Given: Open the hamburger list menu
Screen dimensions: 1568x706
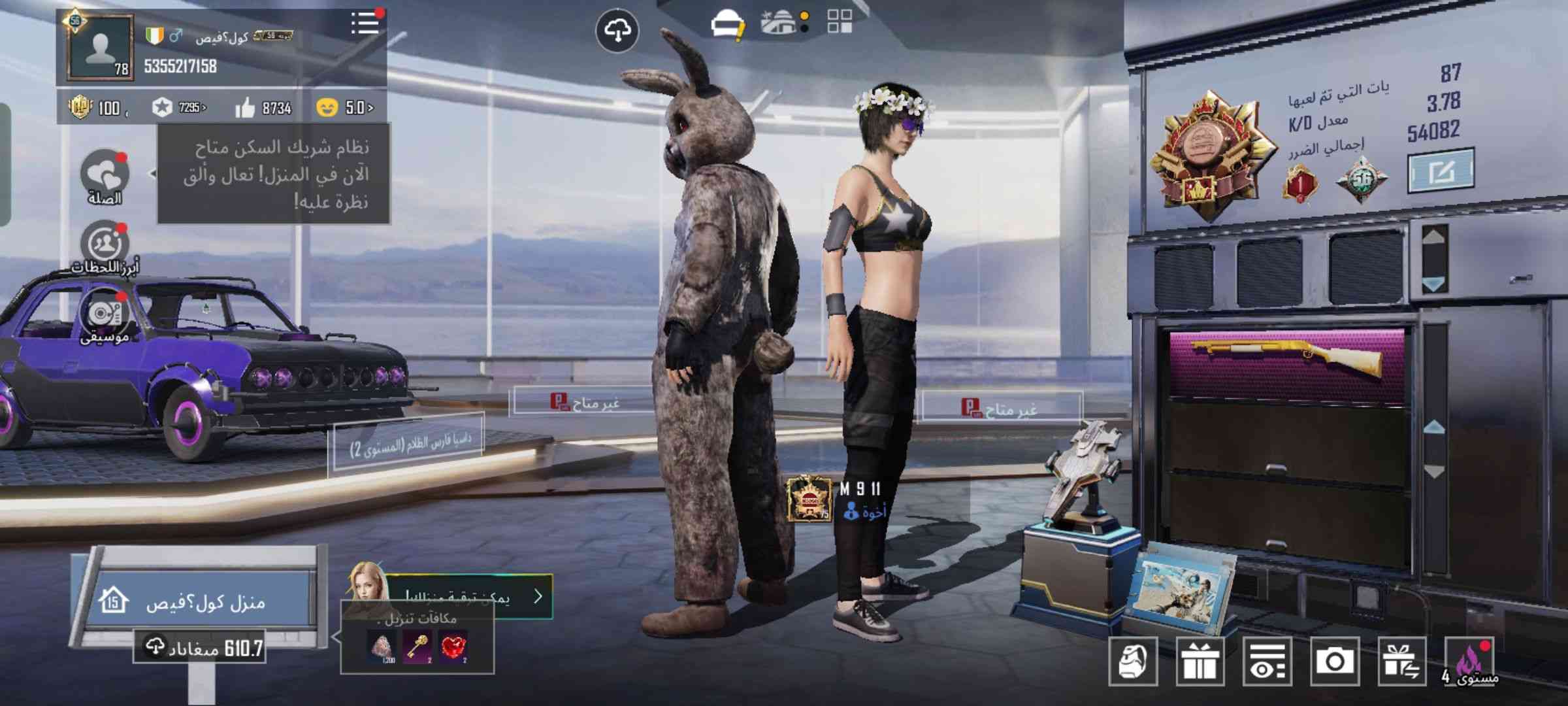Looking at the screenshot, I should point(365,24).
